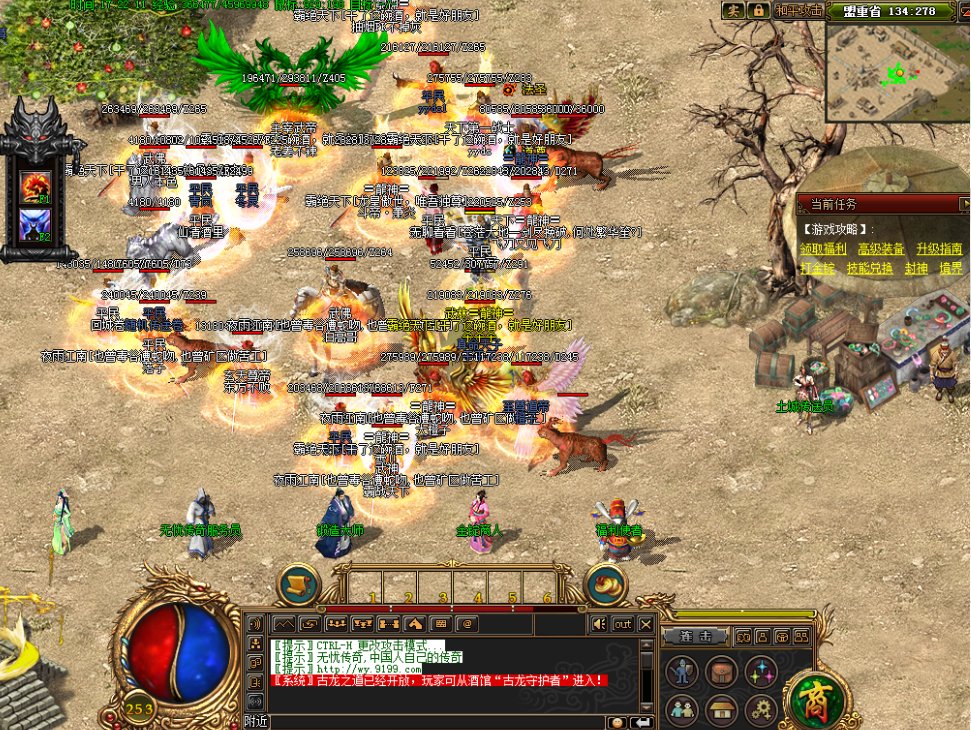The width and height of the screenshot is (971, 730).
Task: Open the 境界 guide link
Action: click(950, 269)
